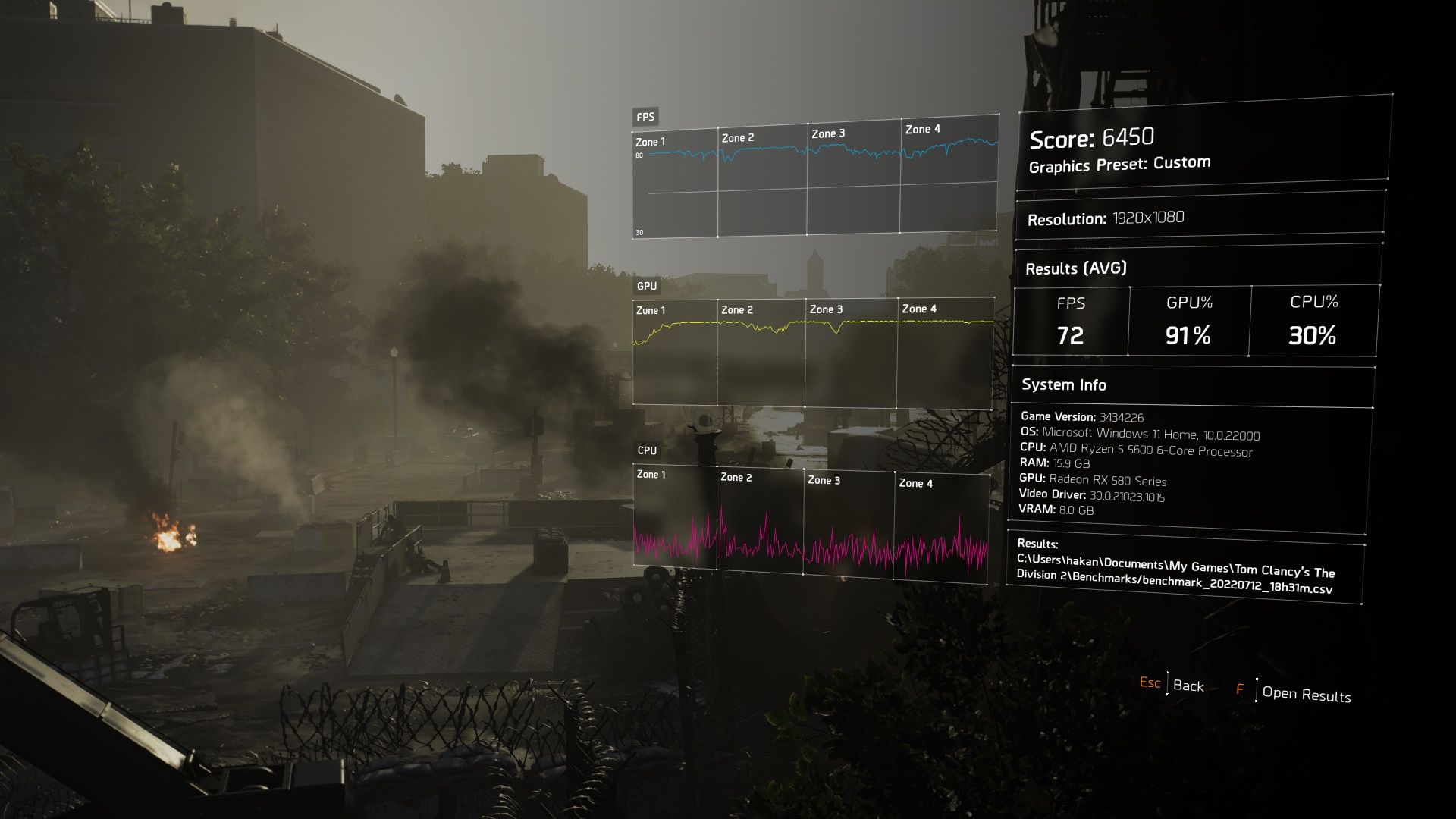Open Results file for the benchmark

click(1305, 694)
